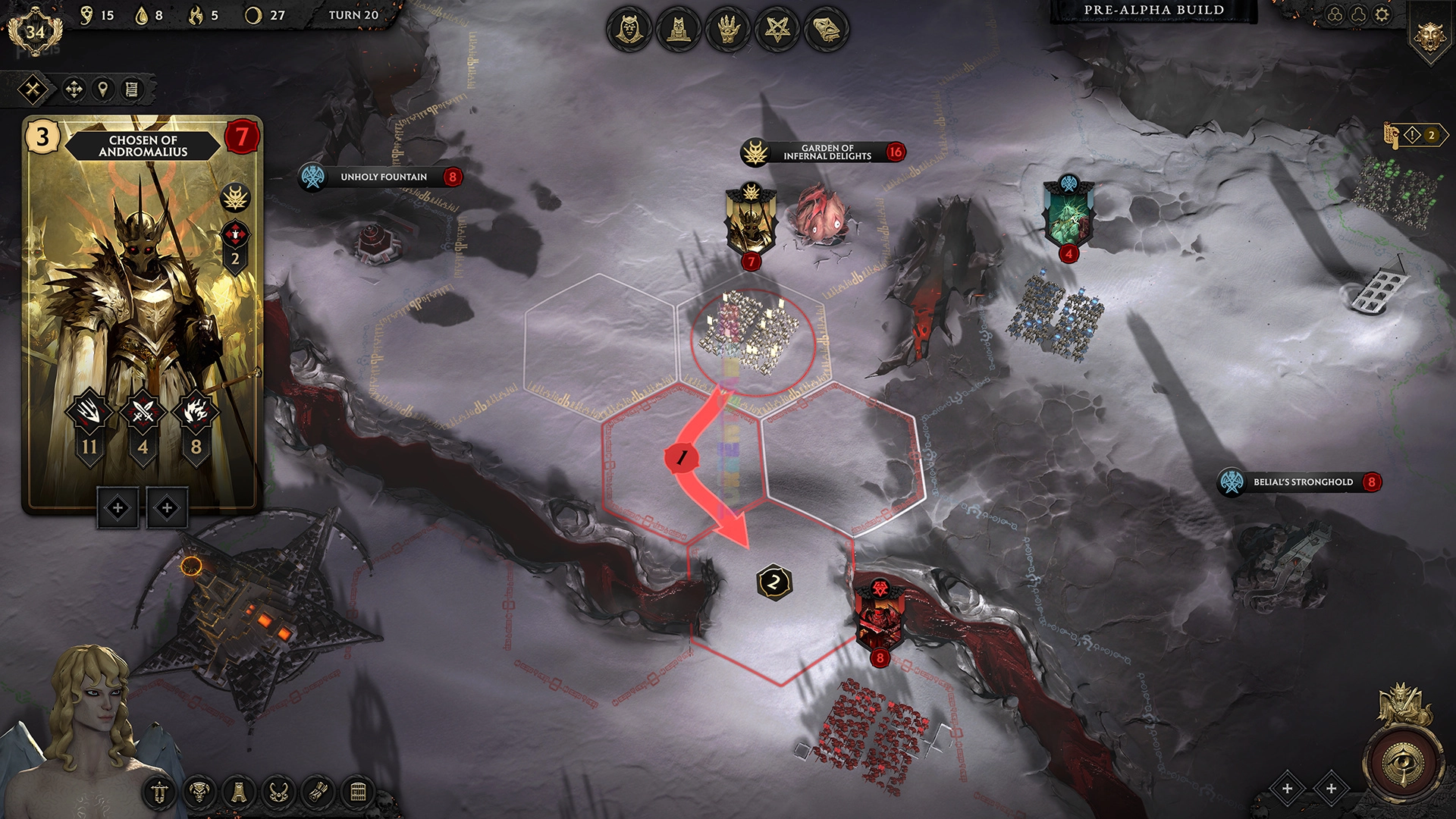Open the pentagram rituals icon
Screen dimensions: 1456x819
(x=777, y=30)
